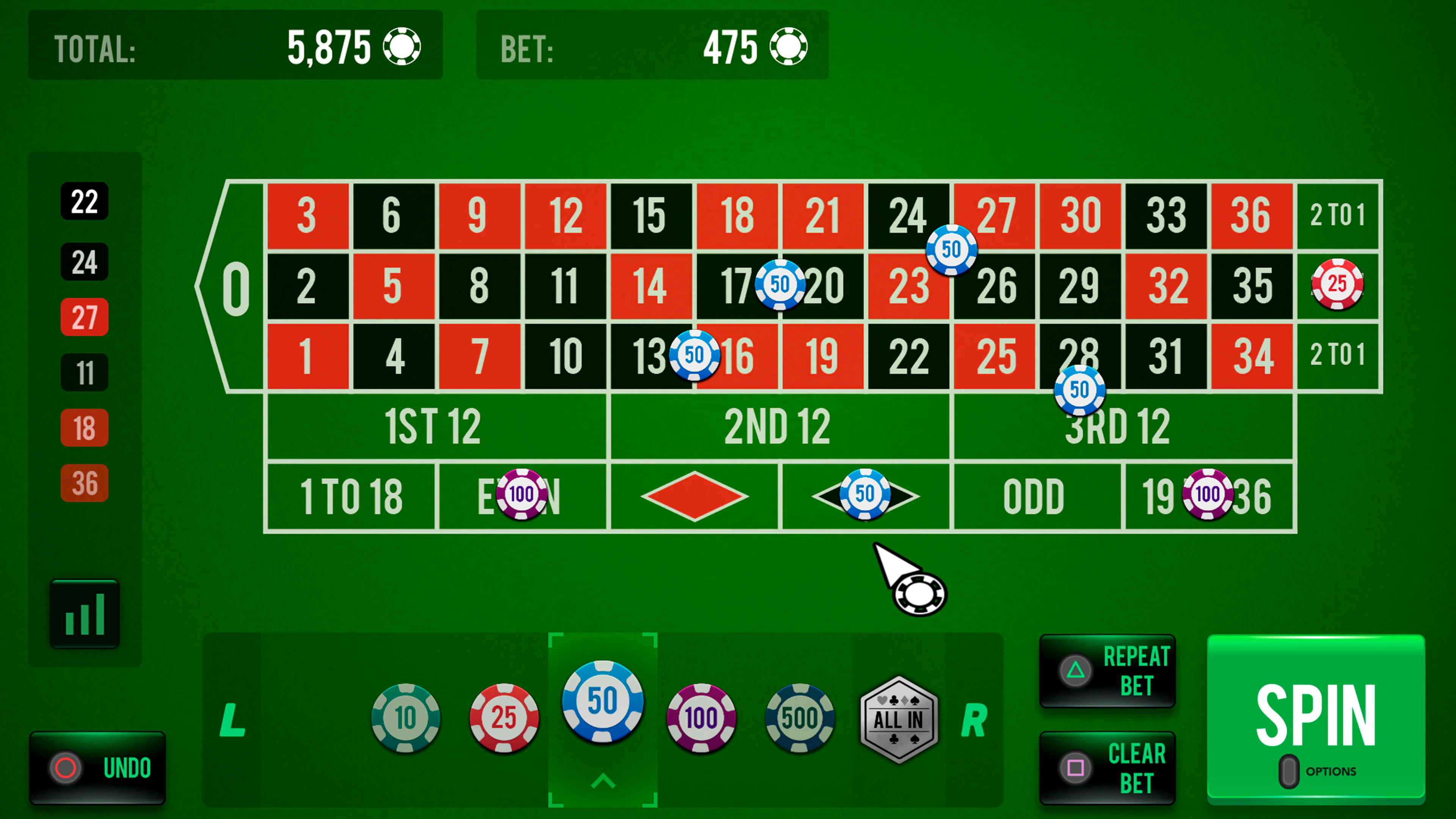Open the 2 TO 1 column bet on top row
This screenshot has width=1456, height=819.
[1338, 215]
